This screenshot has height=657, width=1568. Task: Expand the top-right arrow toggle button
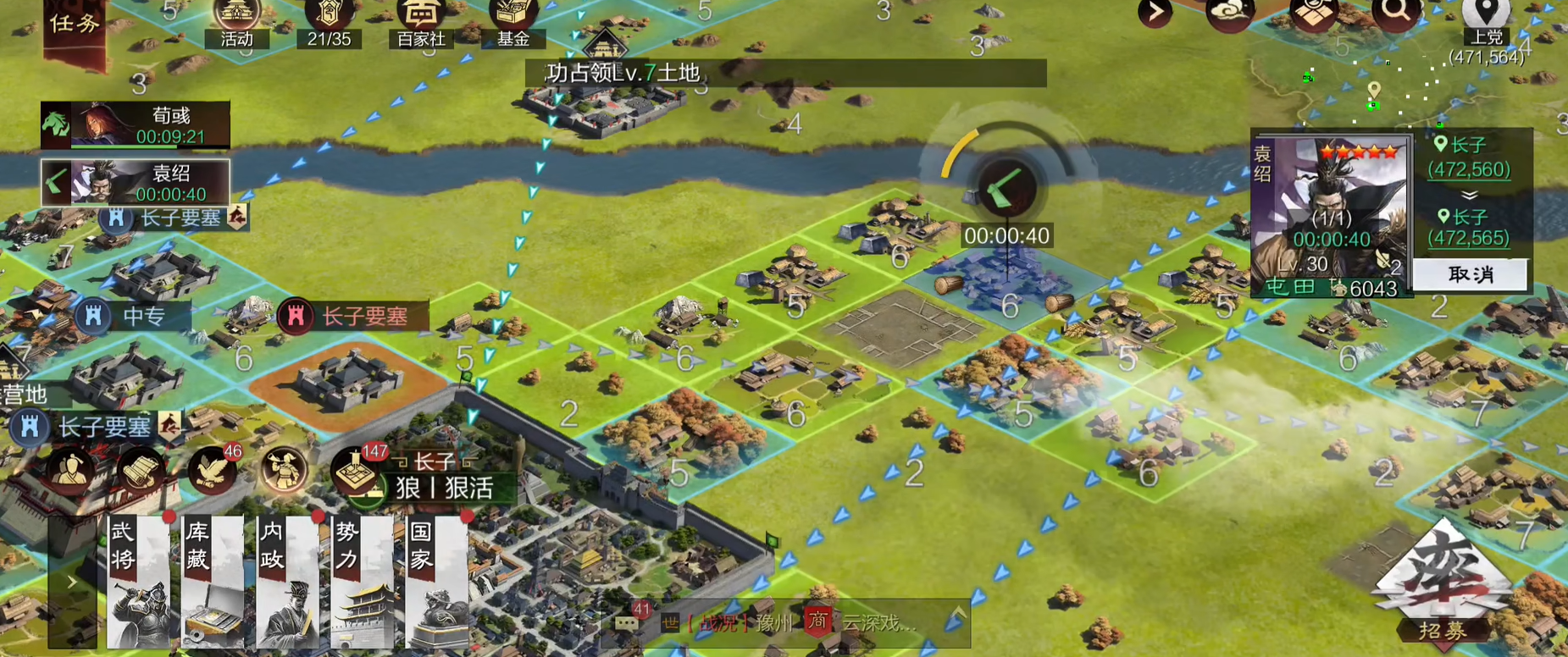[1155, 14]
